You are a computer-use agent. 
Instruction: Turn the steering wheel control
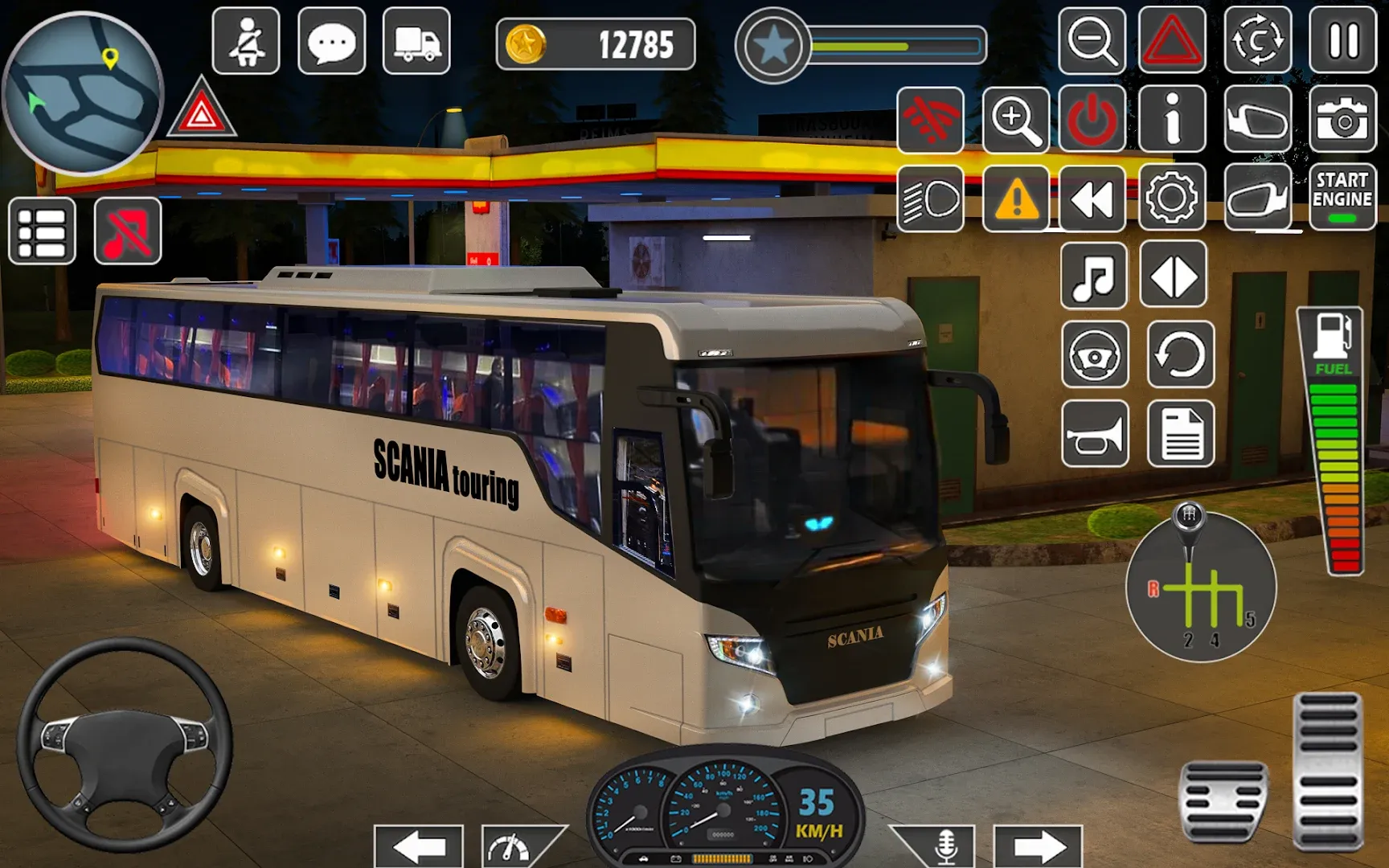coord(125,745)
